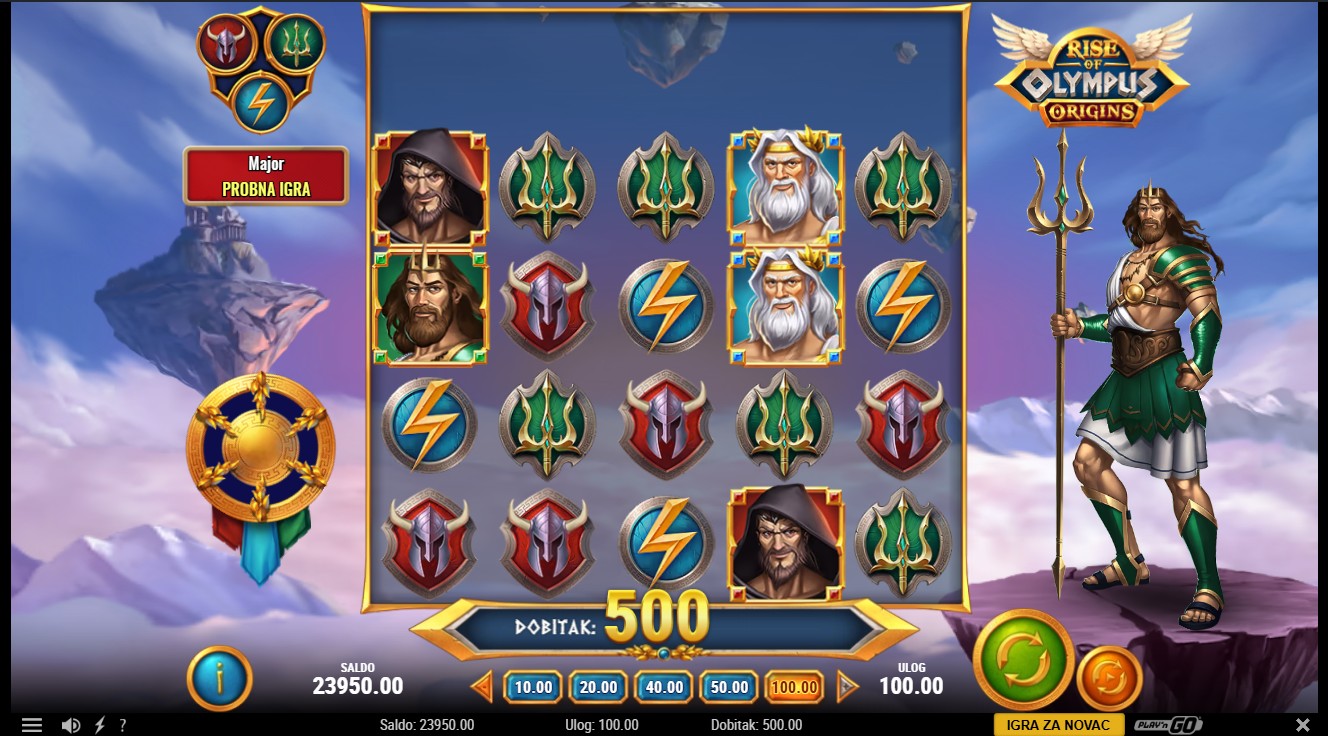The image size is (1328, 736).
Task: Open the orange autoplay button
Action: pos(1109,678)
